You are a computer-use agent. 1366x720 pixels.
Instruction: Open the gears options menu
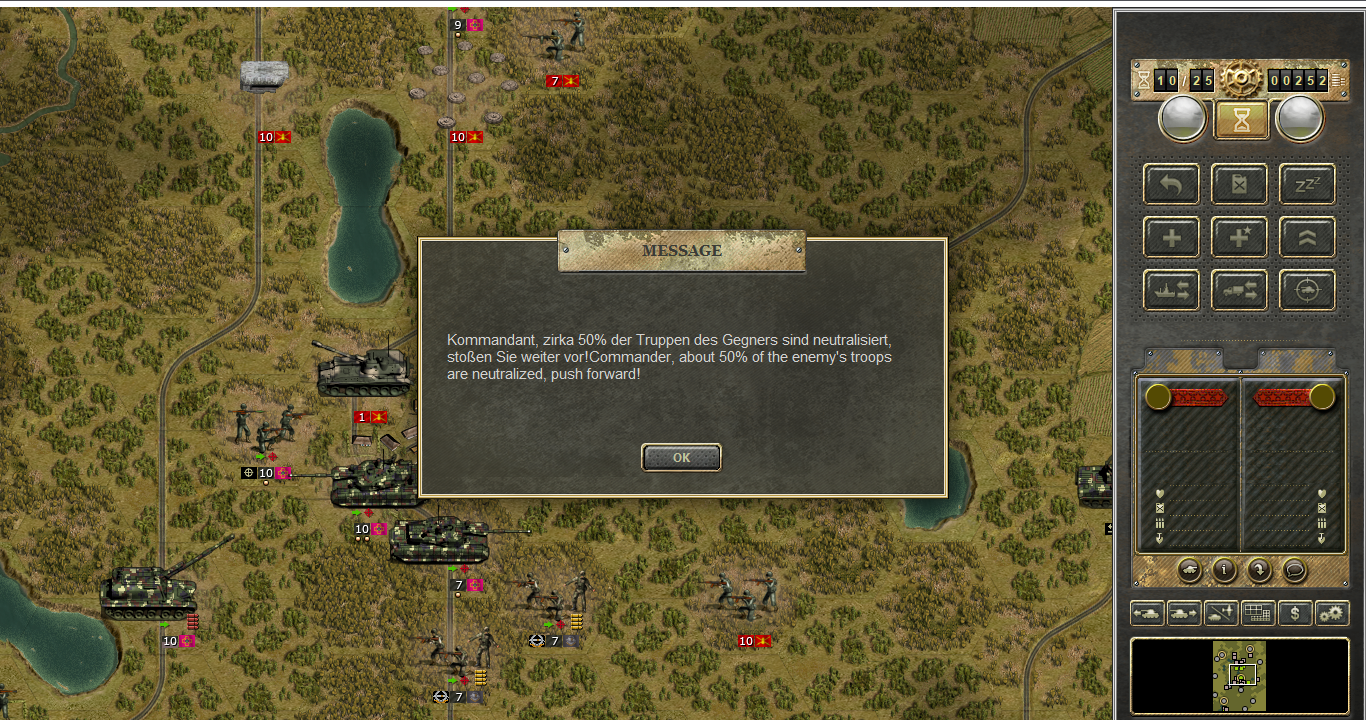click(x=1332, y=613)
